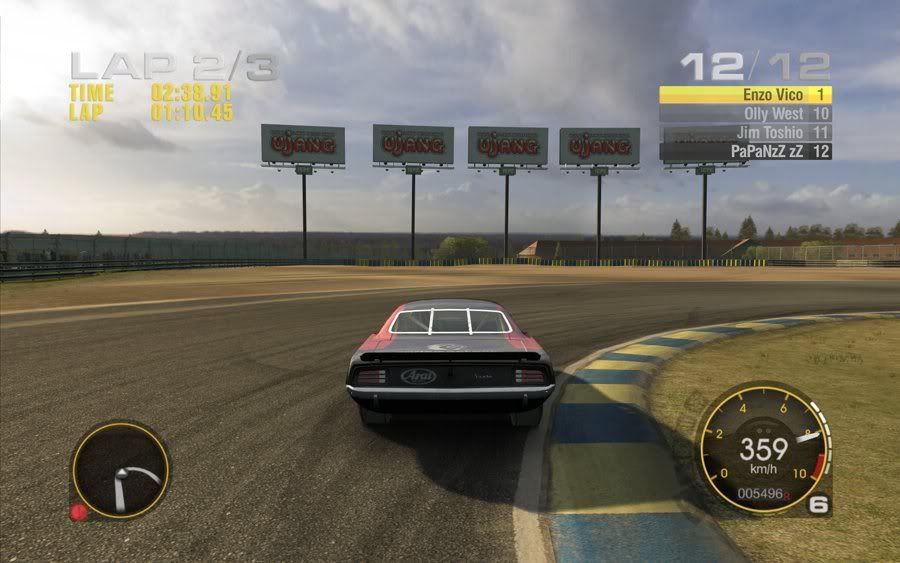Select Olly West's leaderboard row
The width and height of the screenshot is (900, 563).
[745, 113]
